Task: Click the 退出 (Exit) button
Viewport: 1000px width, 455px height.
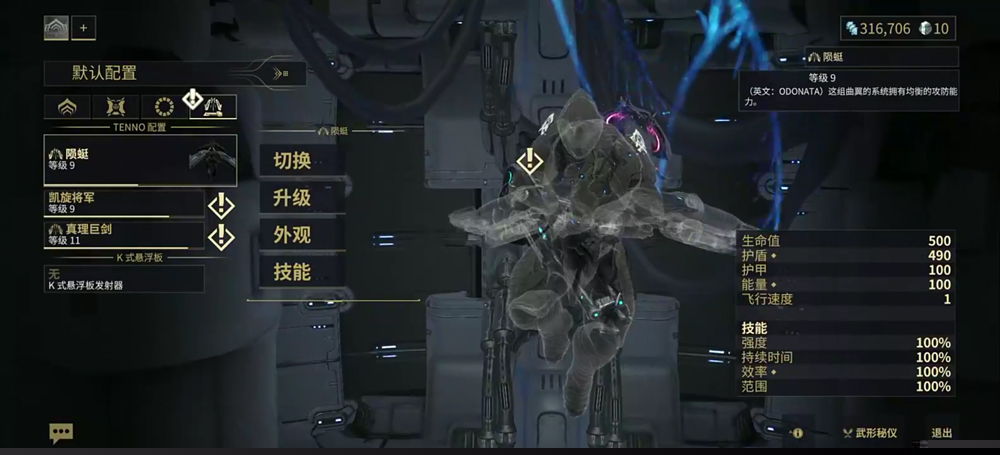Action: pos(941,433)
